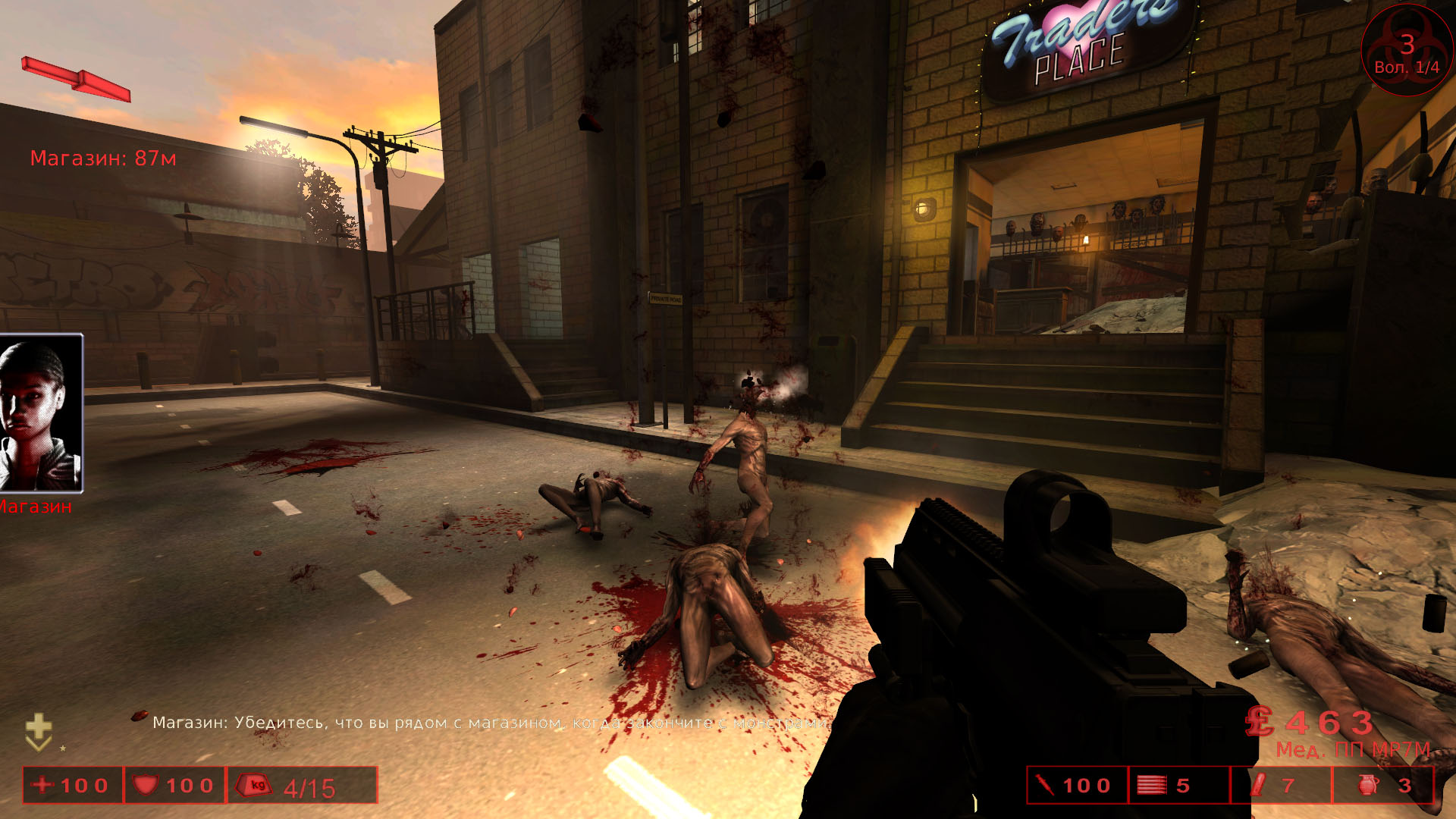Click the biohazard wave counter emblem

pyautogui.click(x=1406, y=50)
